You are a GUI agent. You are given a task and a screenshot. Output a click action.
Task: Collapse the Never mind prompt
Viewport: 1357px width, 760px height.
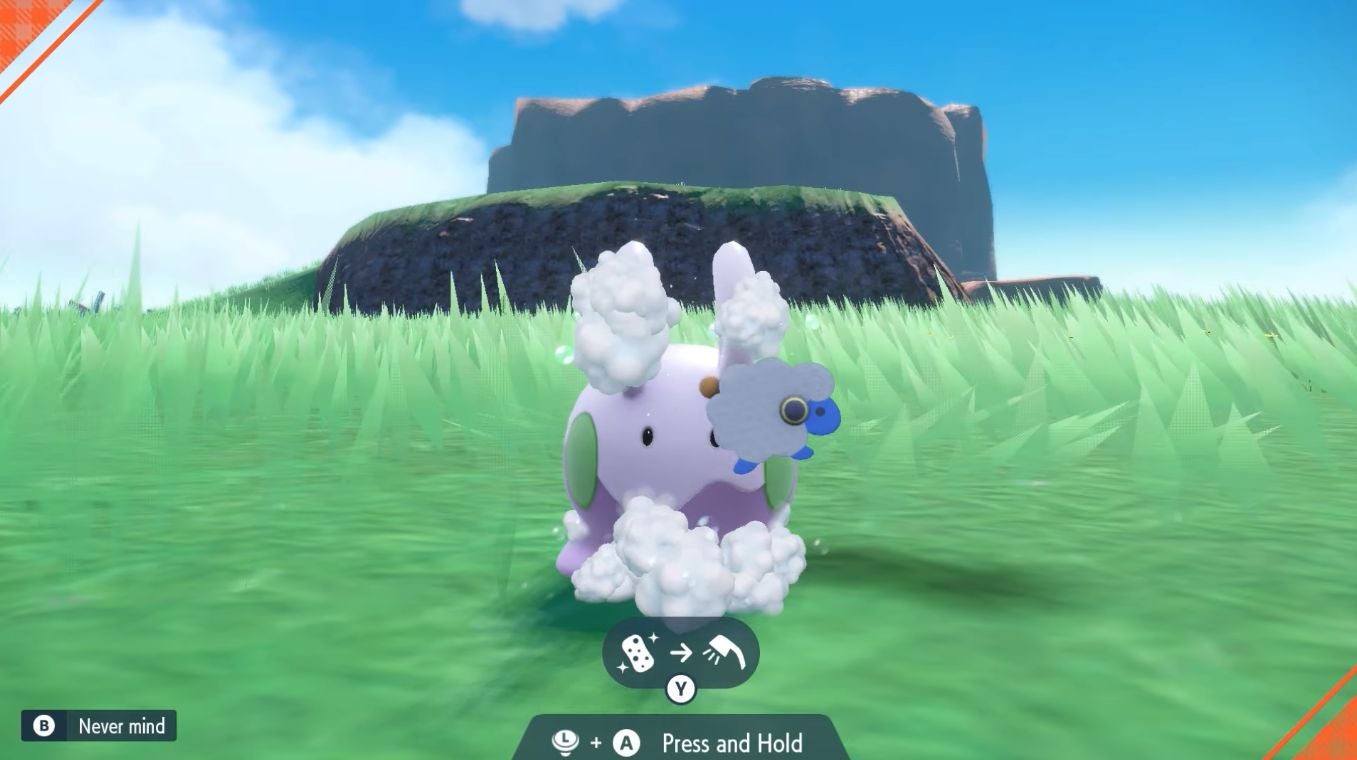point(97,726)
